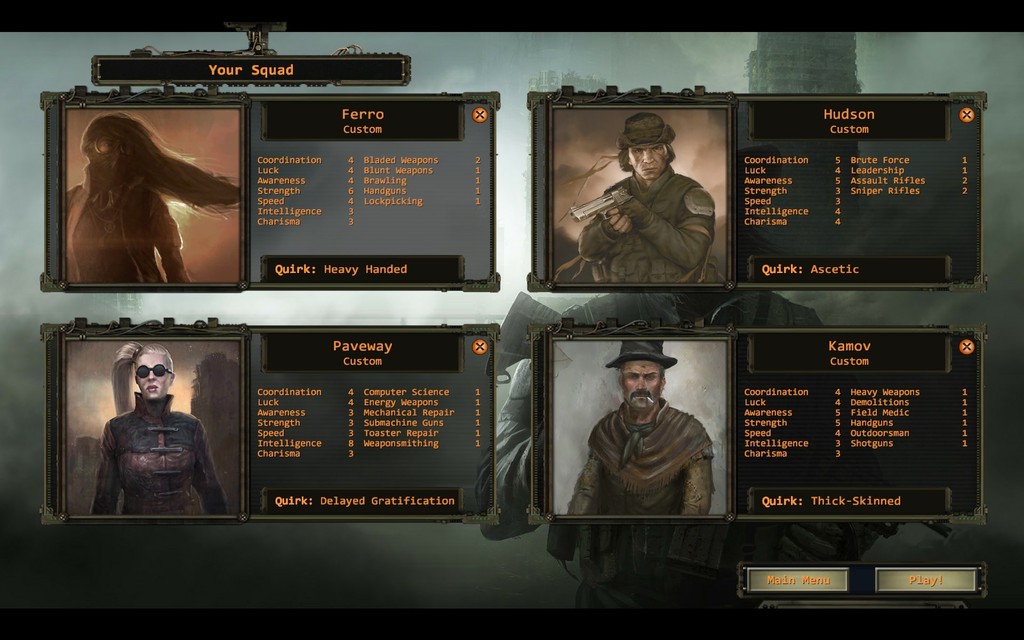
Task: Start the game with the Play! button
Action: pyautogui.click(x=925, y=580)
